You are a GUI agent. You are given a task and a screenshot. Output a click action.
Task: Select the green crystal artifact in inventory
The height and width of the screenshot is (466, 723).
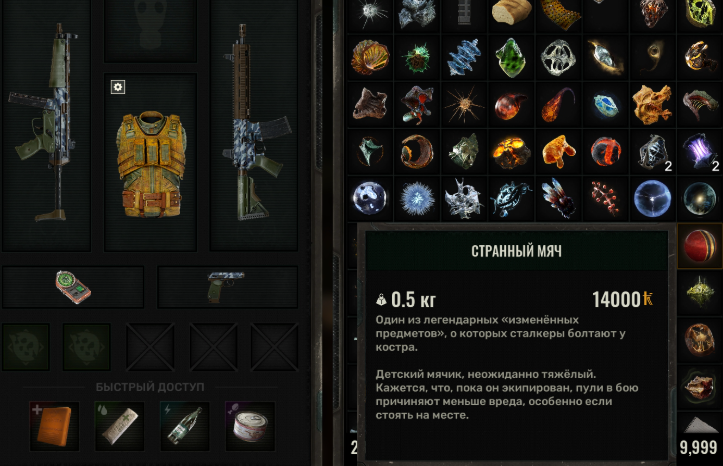tap(510, 56)
